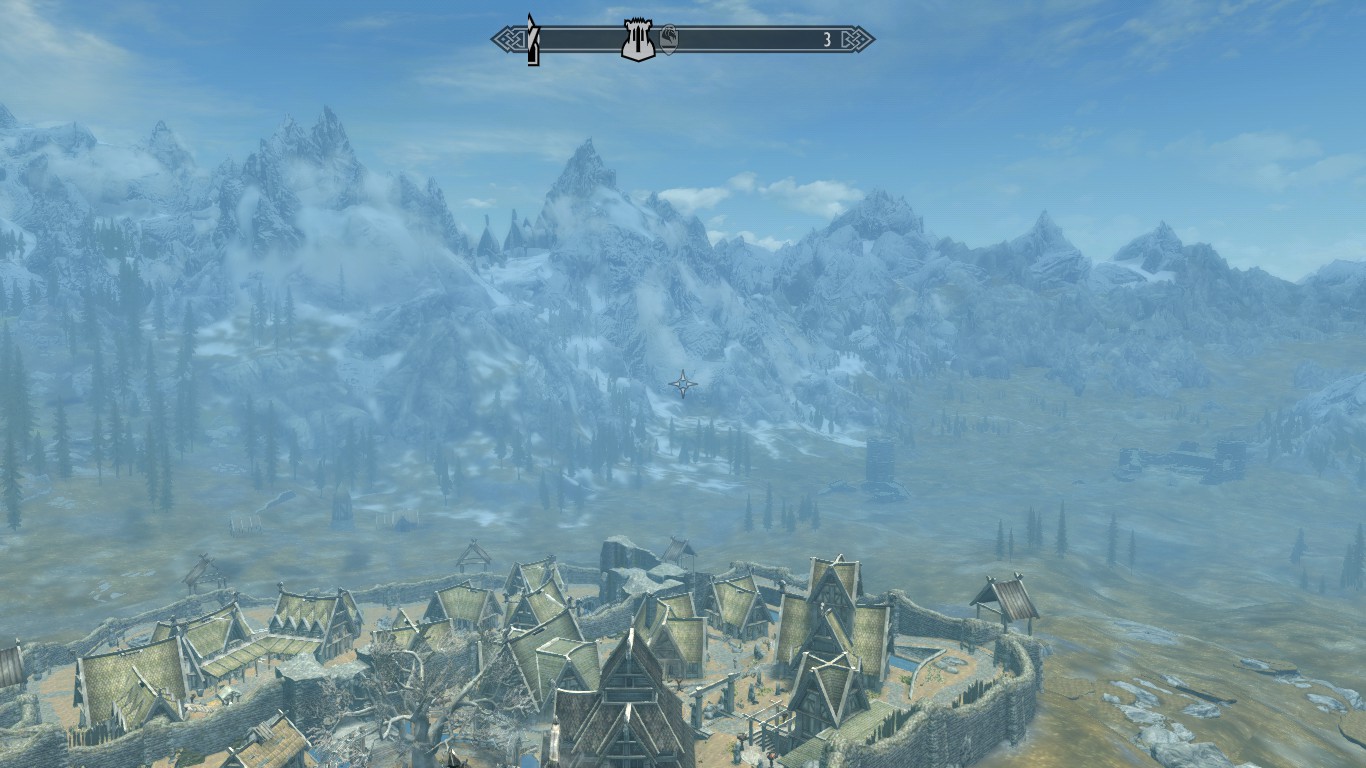
Task: Select the stables horse-head marker on the compass
Action: point(671,40)
